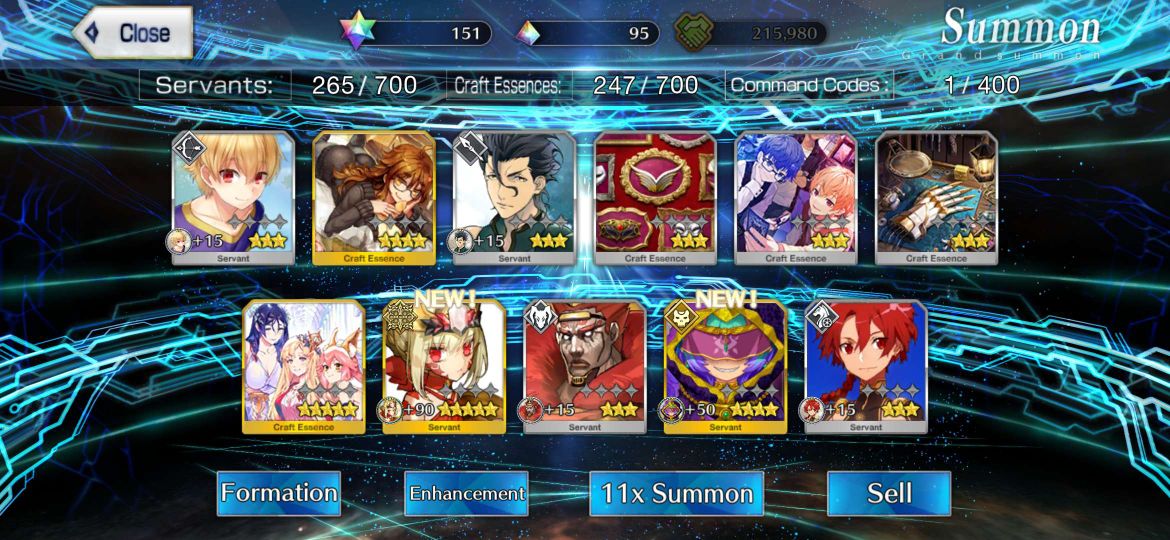This screenshot has width=1170, height=540.
Task: Close the summon results screen
Action: point(133,33)
